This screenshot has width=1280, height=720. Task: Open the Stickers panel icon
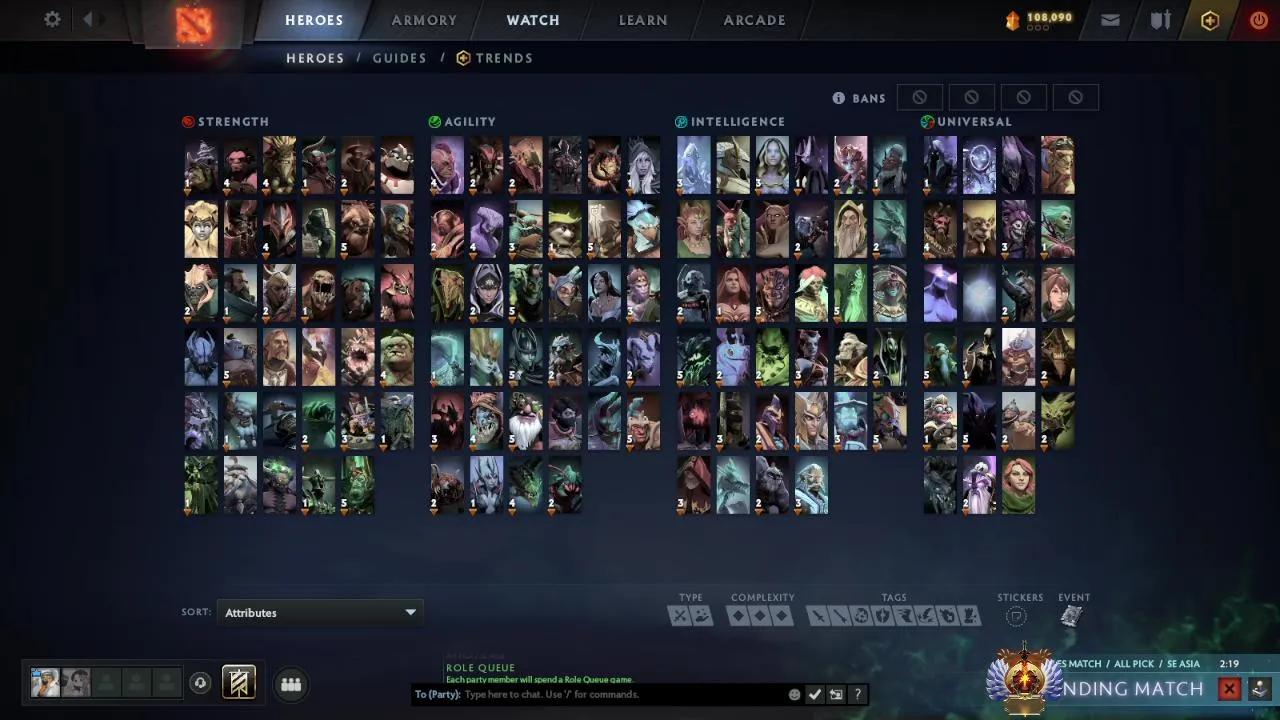[x=1016, y=617]
